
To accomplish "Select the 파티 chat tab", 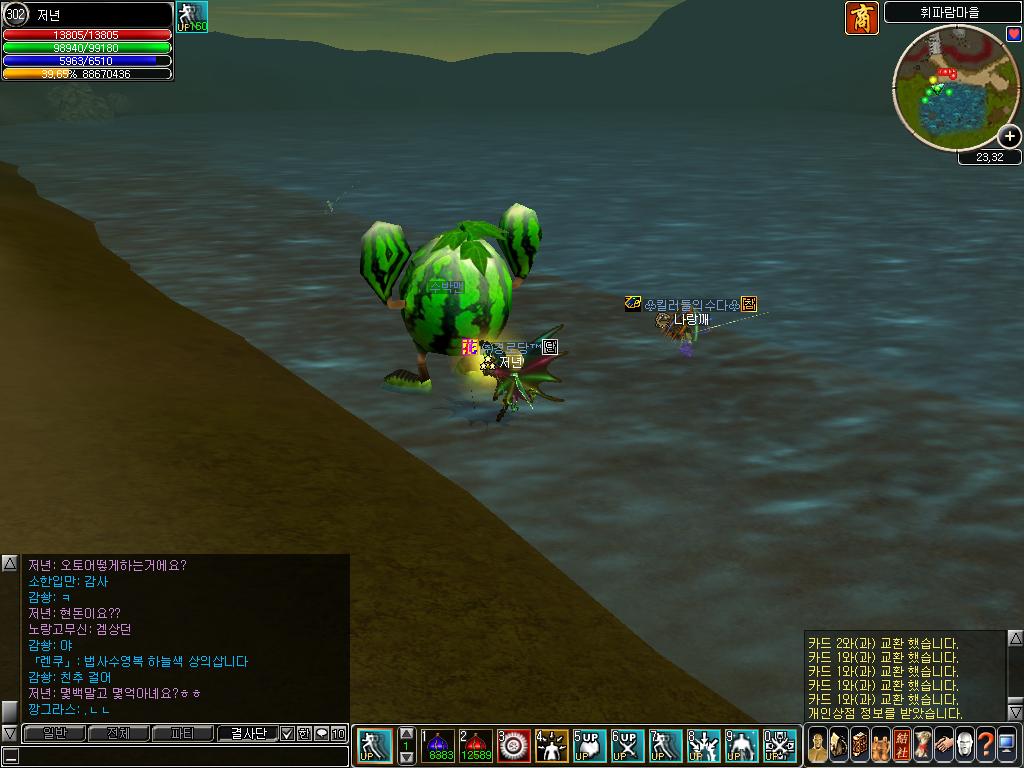I will pos(182,734).
